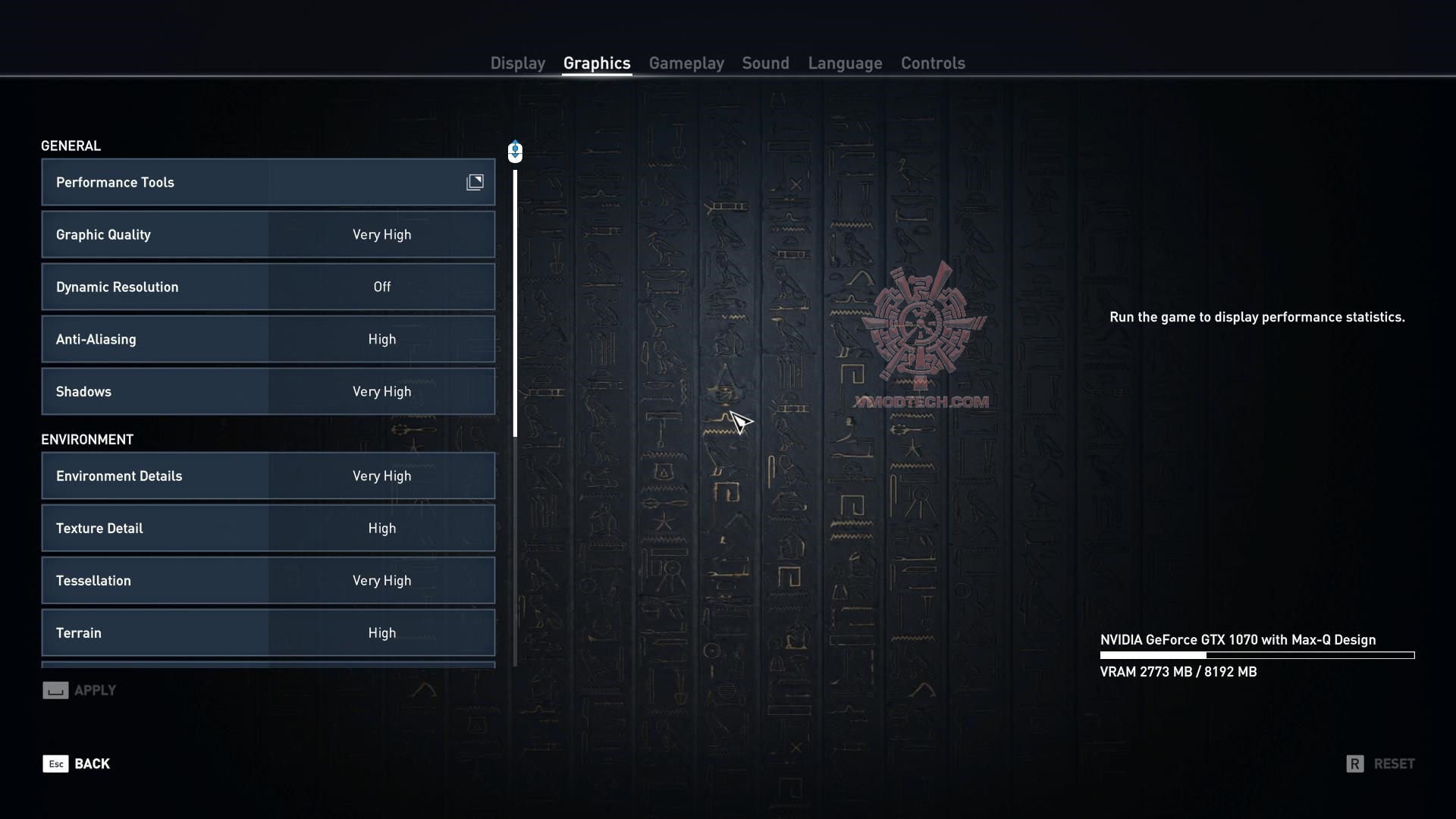Image resolution: width=1456 pixels, height=819 pixels.
Task: Apply the graphics changes
Action: pyautogui.click(x=80, y=690)
